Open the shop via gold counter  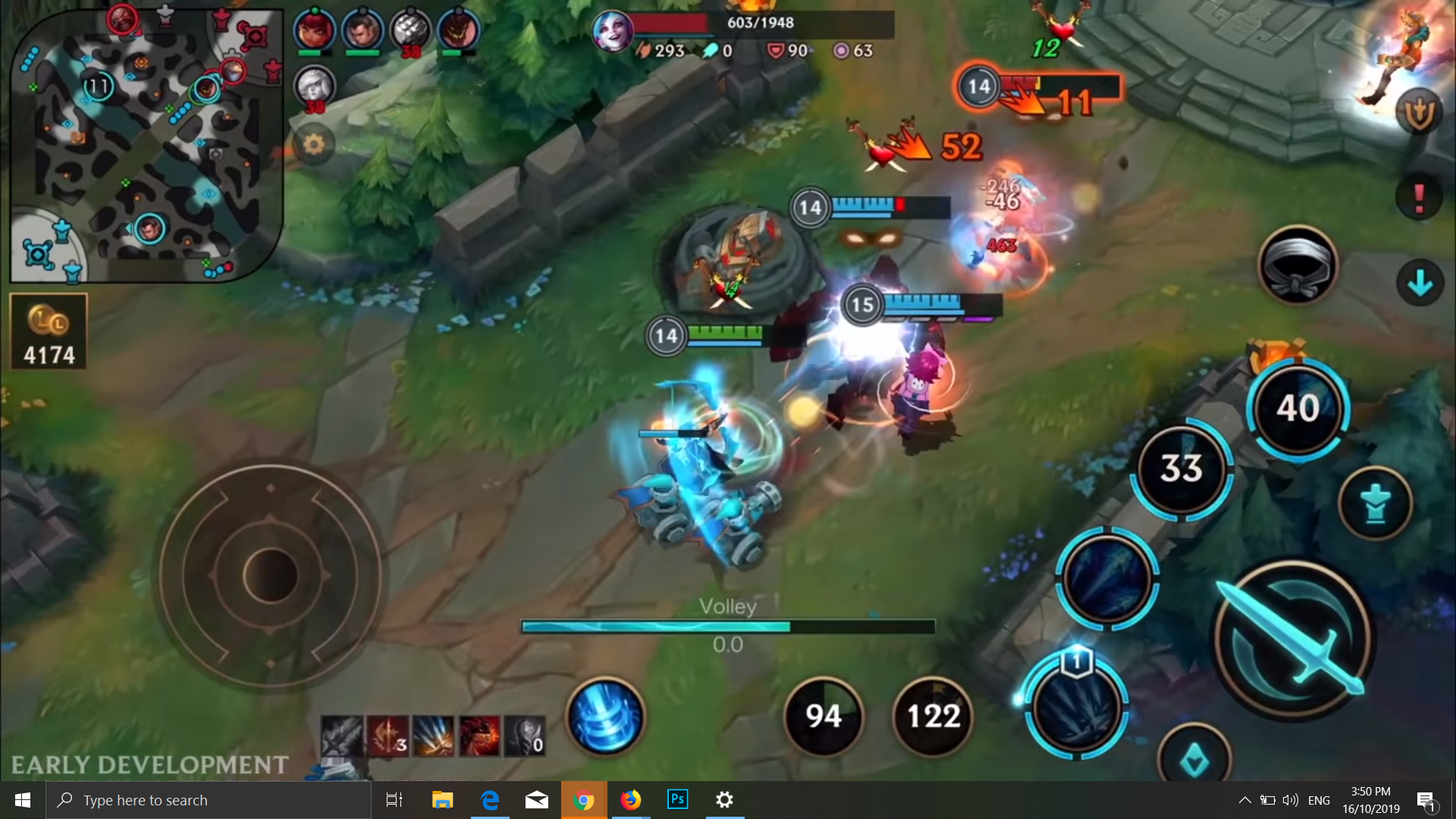coord(49,332)
